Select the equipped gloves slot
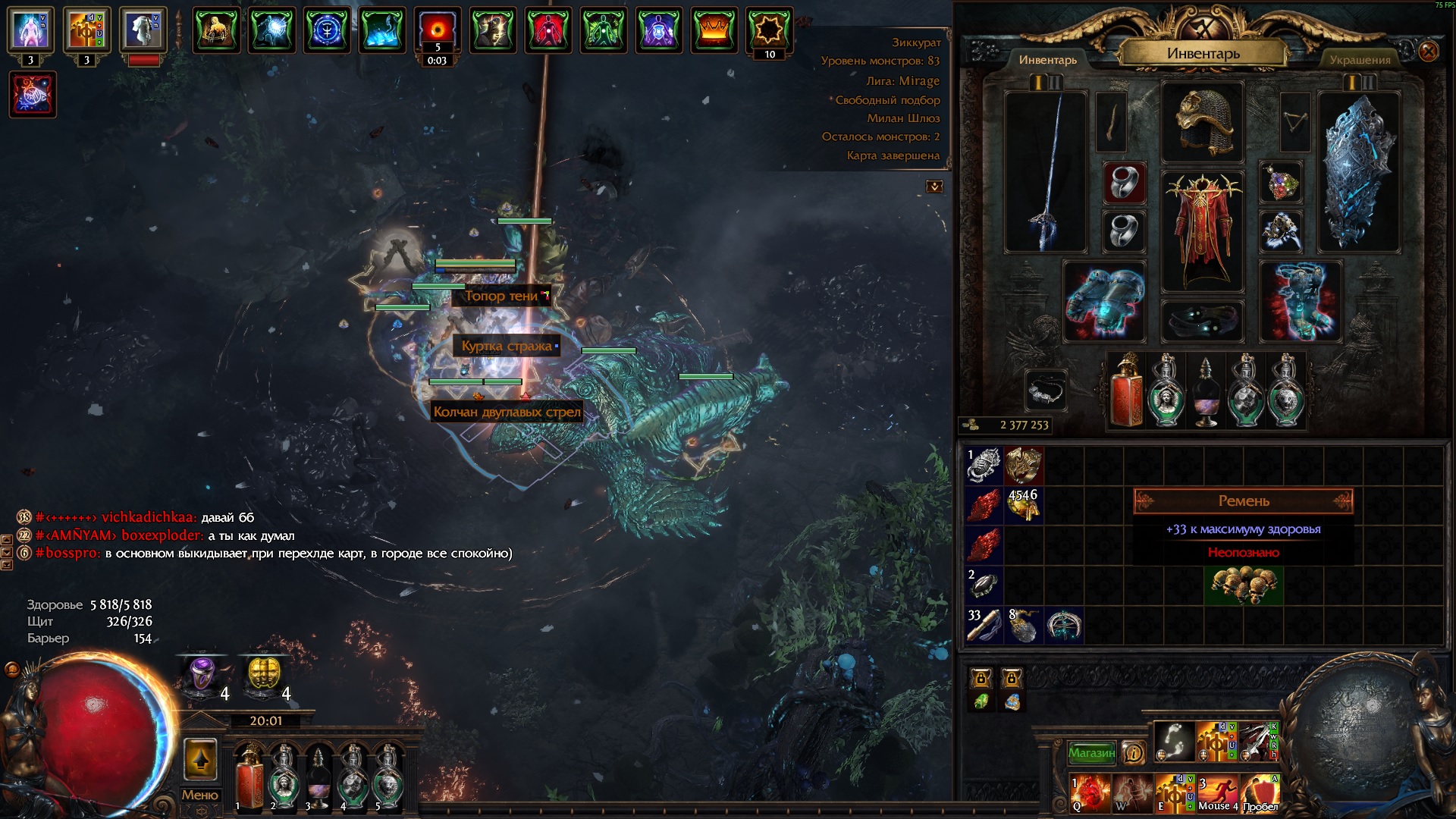Screen dimensions: 1456x819 click(1104, 301)
